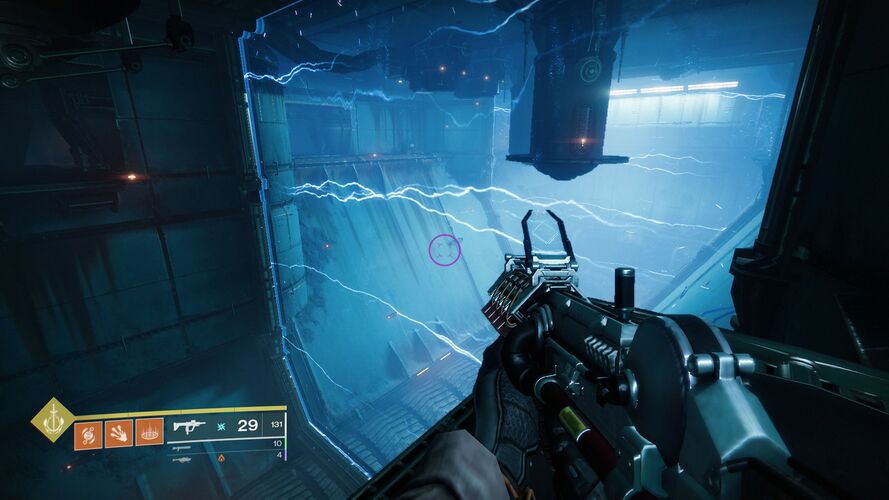Viewport: 889px width, 500px height.
Task: Switch to the second weapon row
Action: 183,447
